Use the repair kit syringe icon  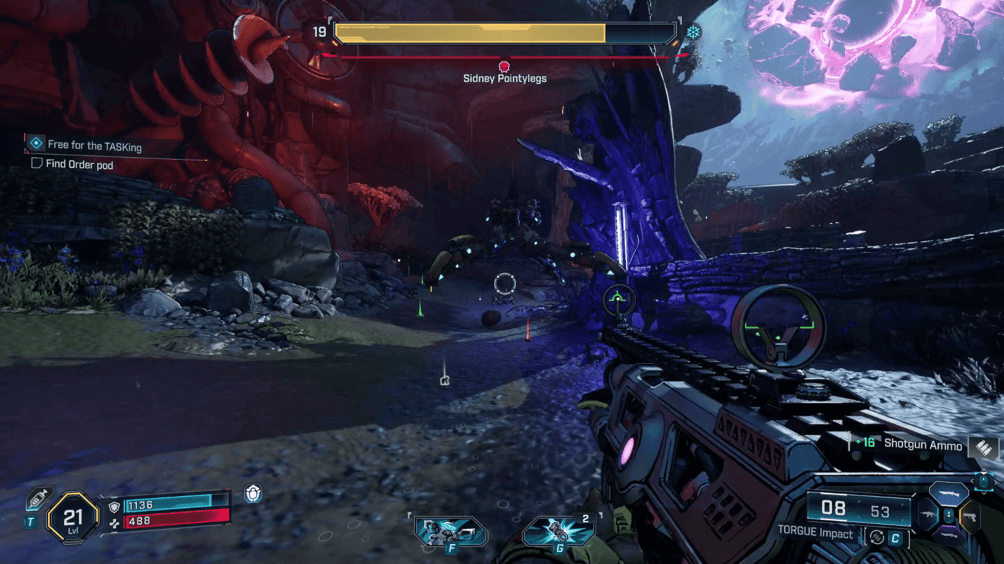click(x=38, y=498)
